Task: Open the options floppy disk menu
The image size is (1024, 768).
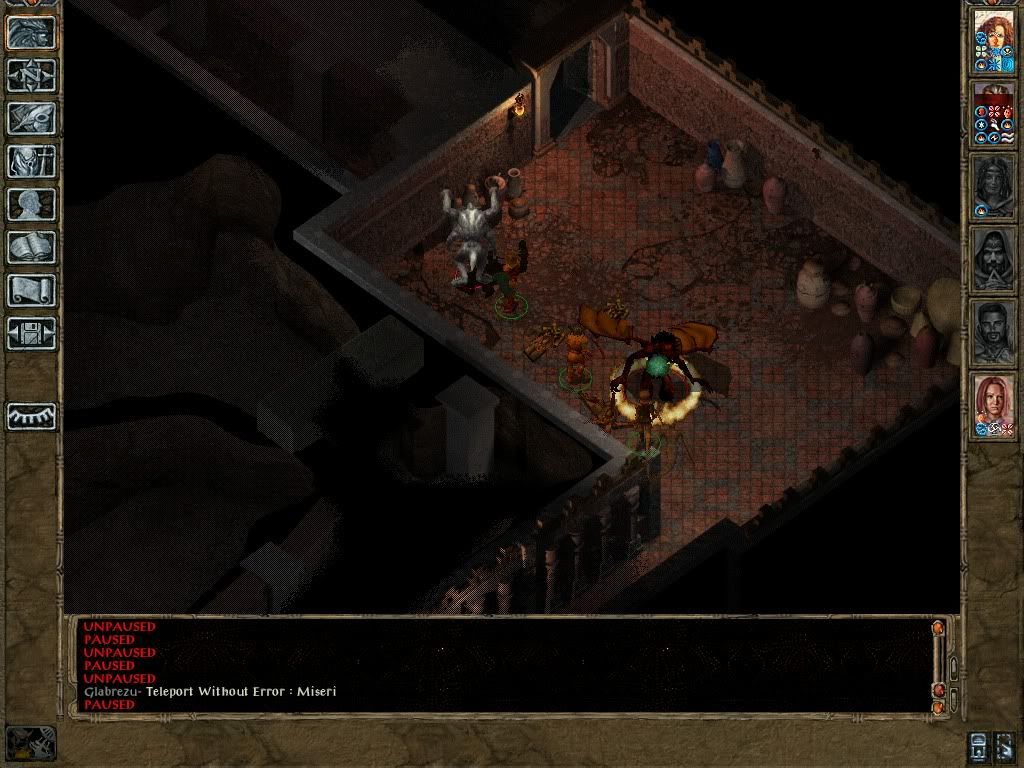Action: (31, 333)
